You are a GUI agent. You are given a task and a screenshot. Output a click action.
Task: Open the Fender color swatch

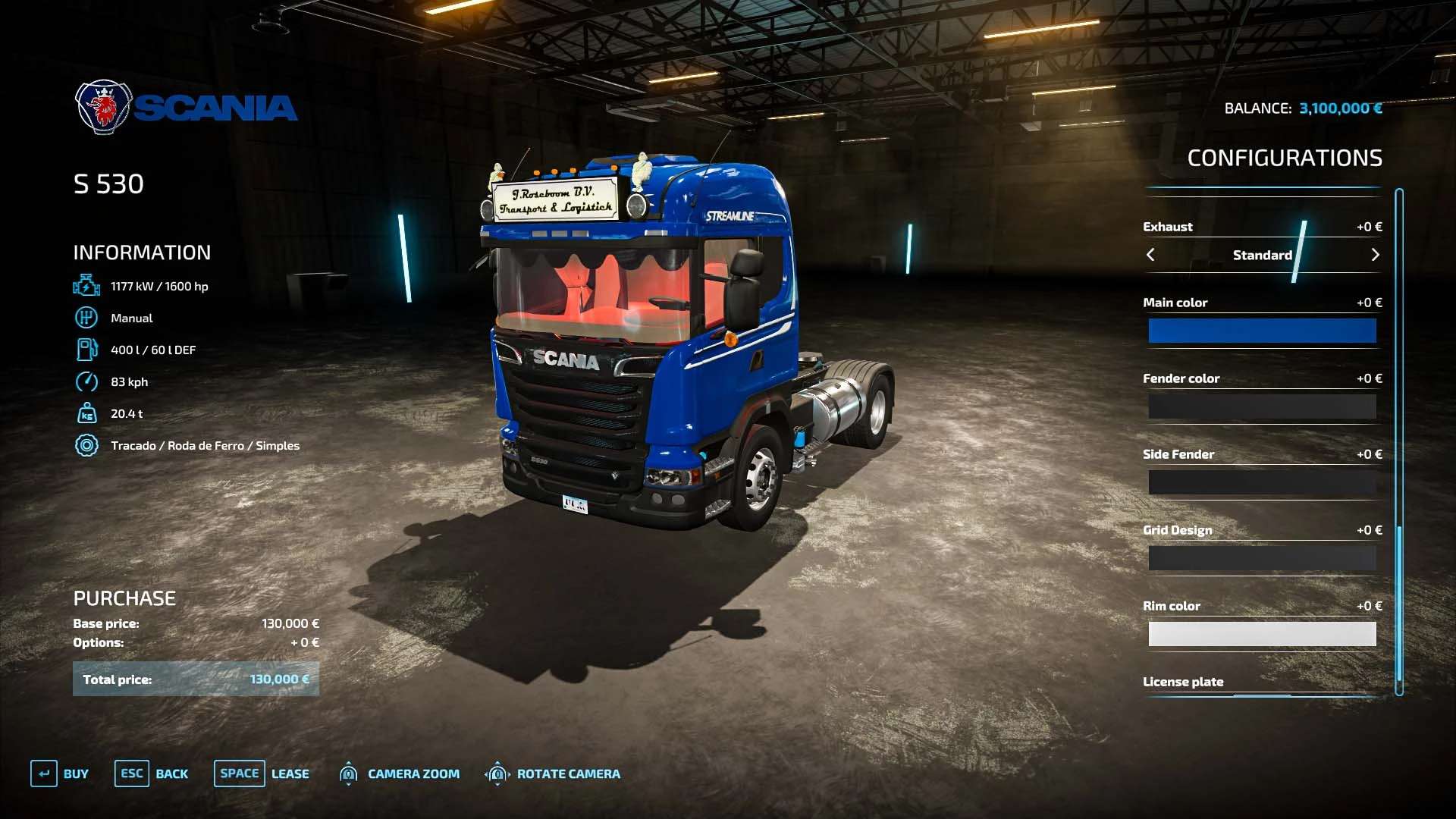point(1262,406)
